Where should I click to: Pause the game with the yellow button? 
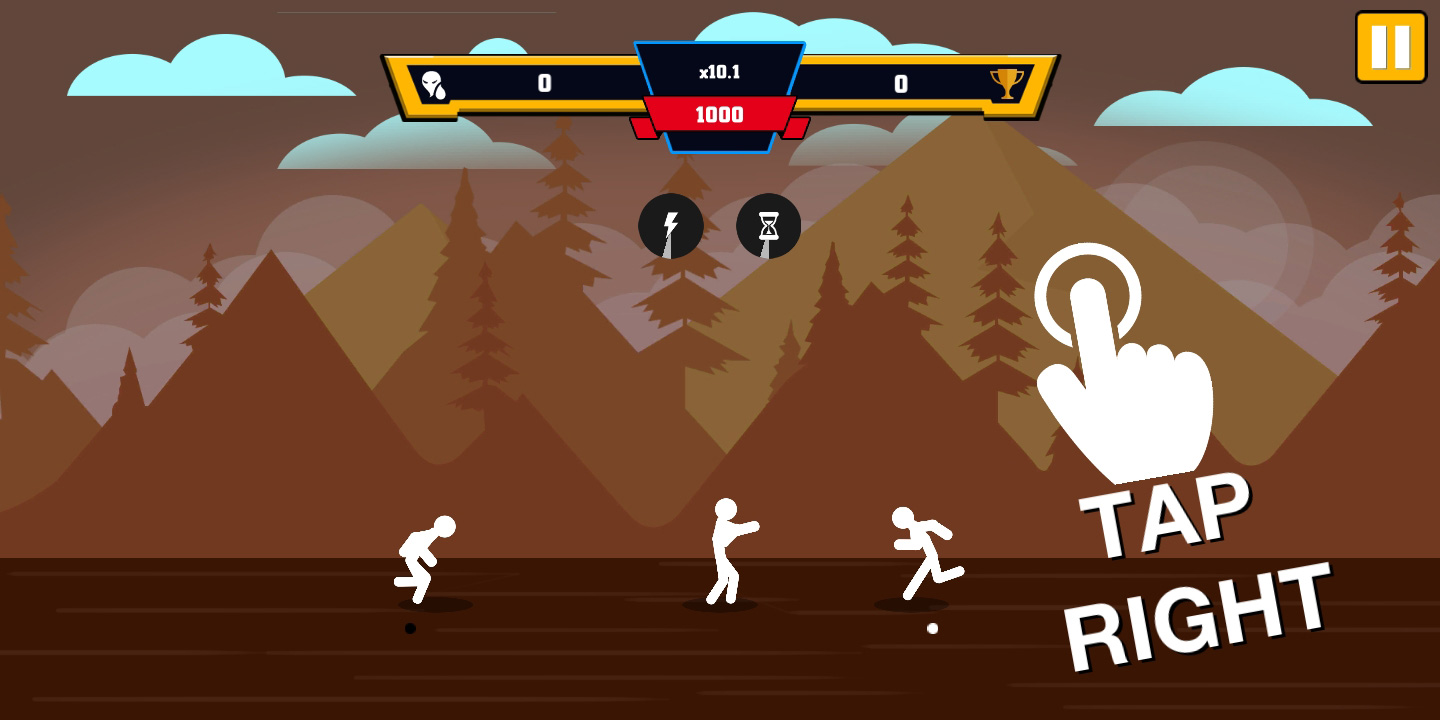point(1390,46)
